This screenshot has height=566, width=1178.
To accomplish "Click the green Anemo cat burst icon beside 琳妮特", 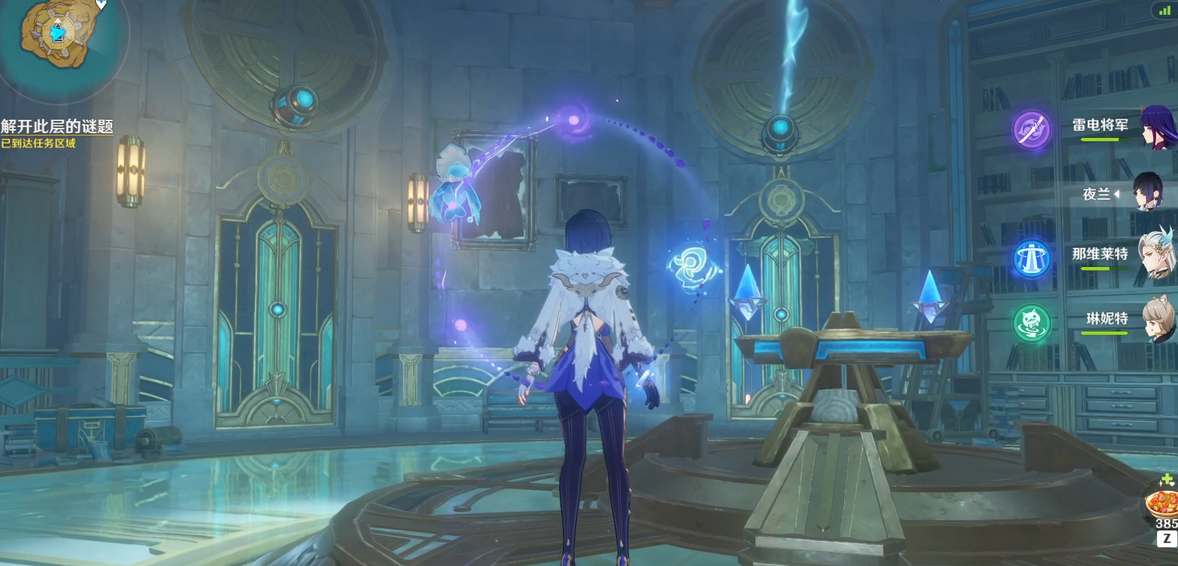I will tap(1031, 322).
